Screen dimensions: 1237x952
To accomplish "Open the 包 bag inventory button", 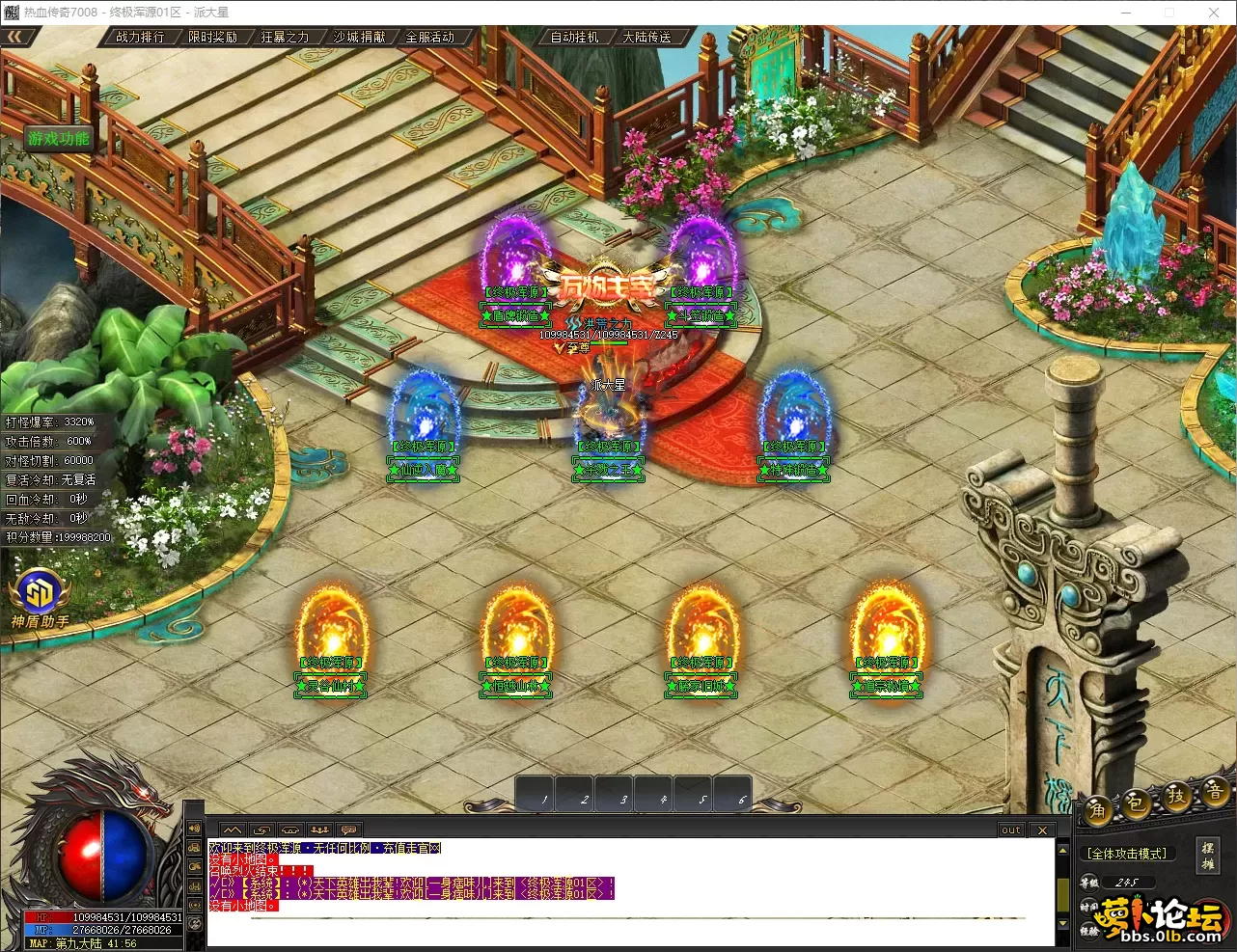I will coord(1136,802).
